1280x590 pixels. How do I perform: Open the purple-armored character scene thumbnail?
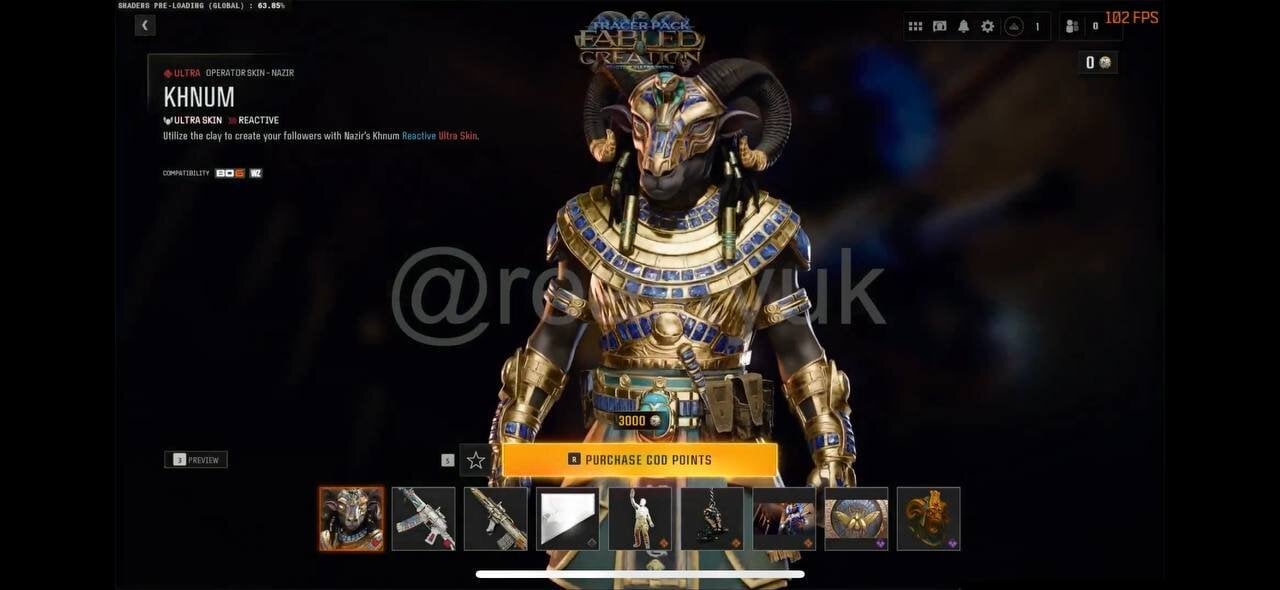[x=784, y=519]
